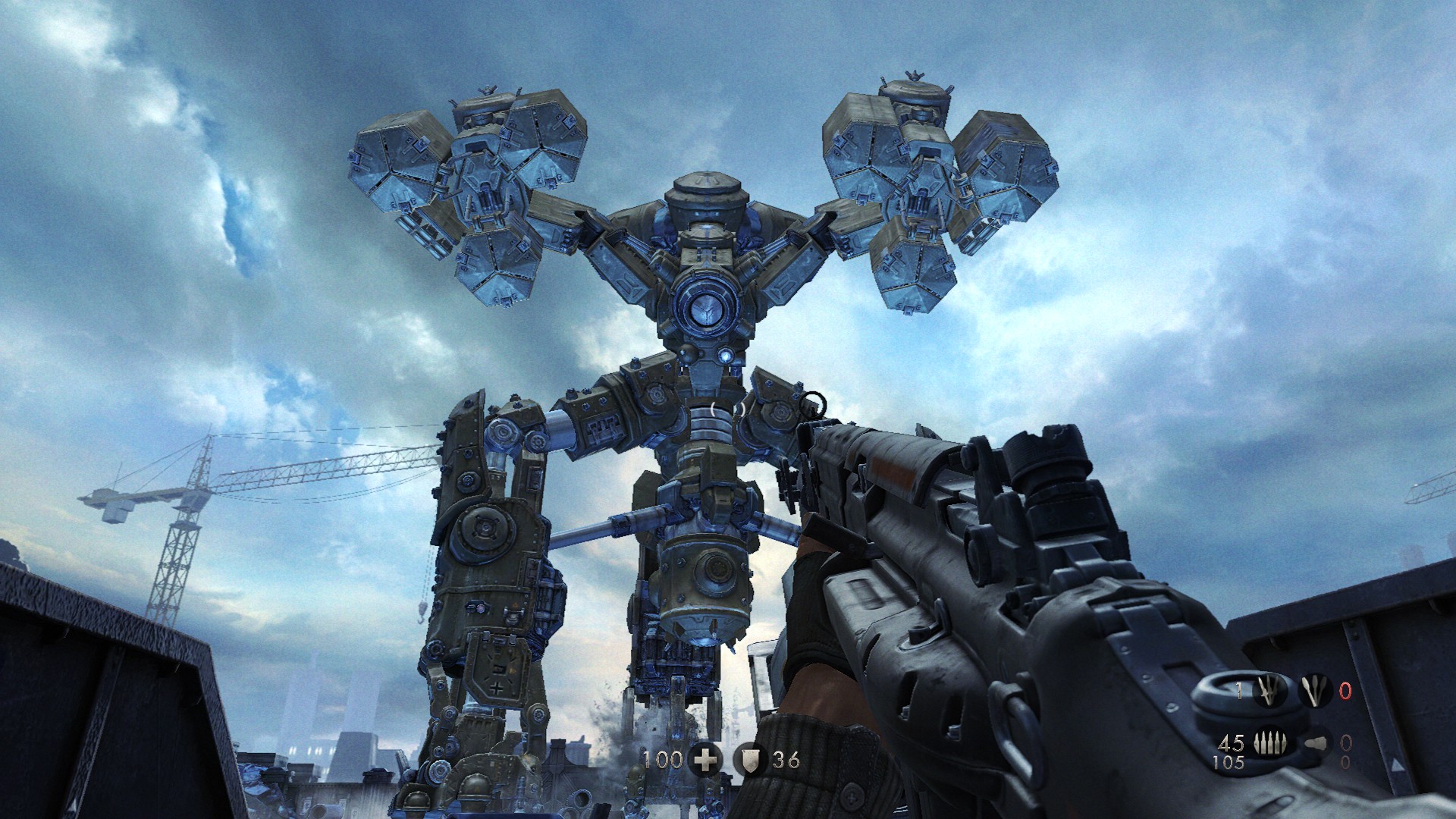Click the armor shield icon
1456x819 pixels.
pos(750,759)
